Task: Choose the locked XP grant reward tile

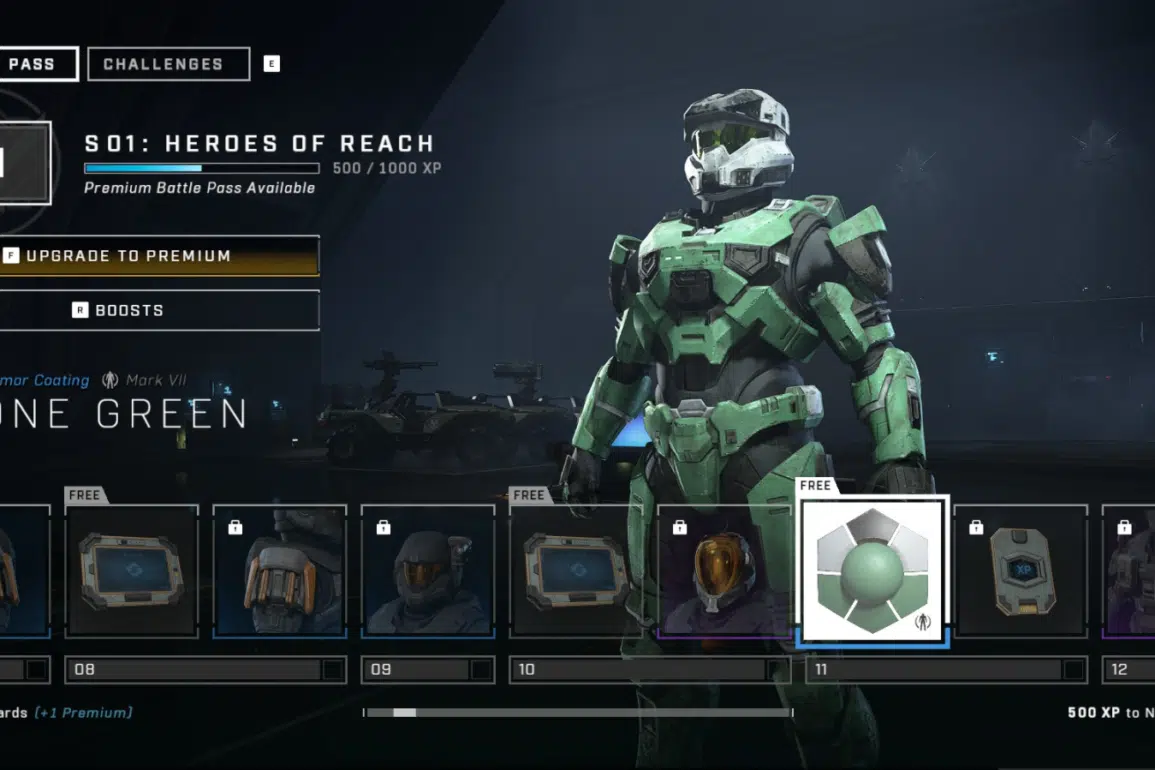Action: tap(1020, 570)
